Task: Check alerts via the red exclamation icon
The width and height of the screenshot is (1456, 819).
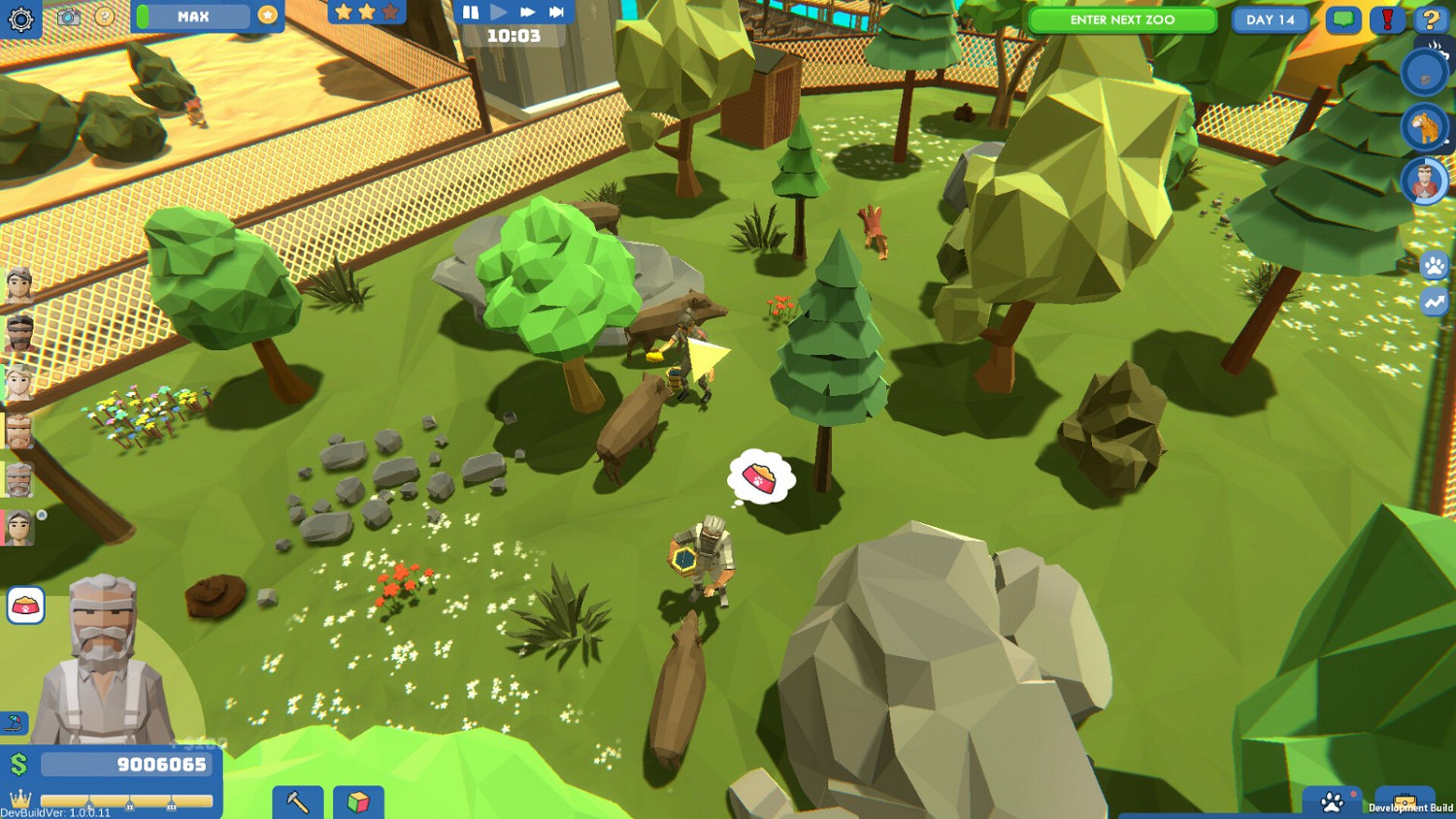Action: point(1388,18)
